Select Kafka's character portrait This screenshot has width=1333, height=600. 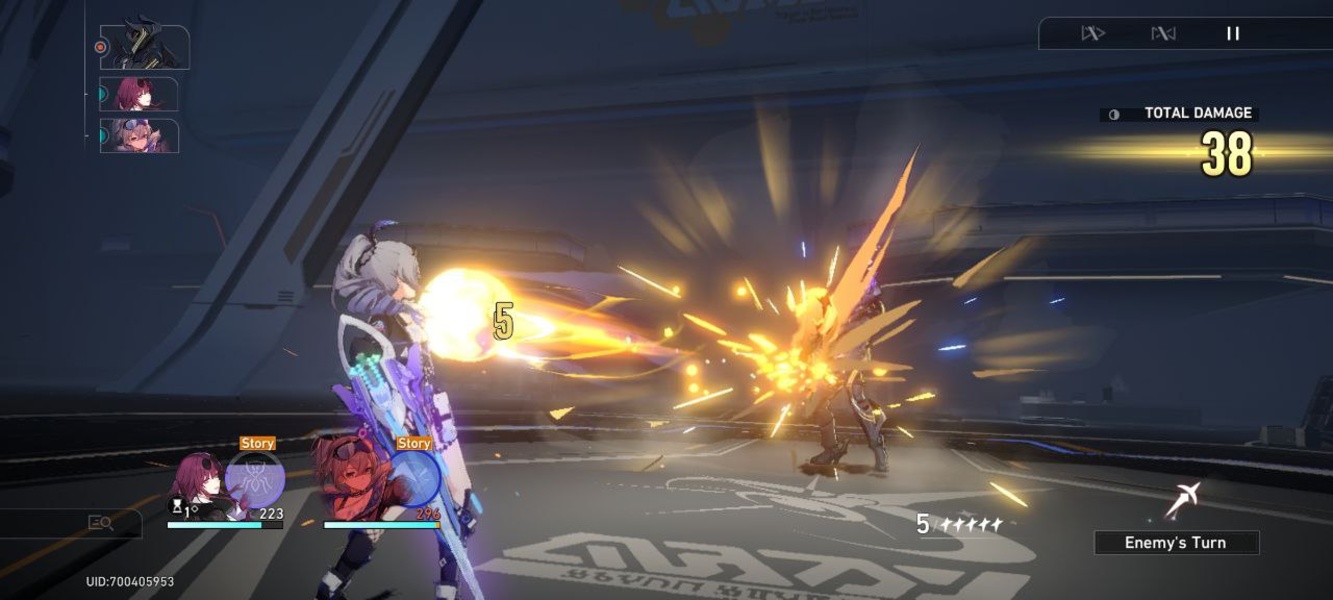pyautogui.click(x=196, y=486)
